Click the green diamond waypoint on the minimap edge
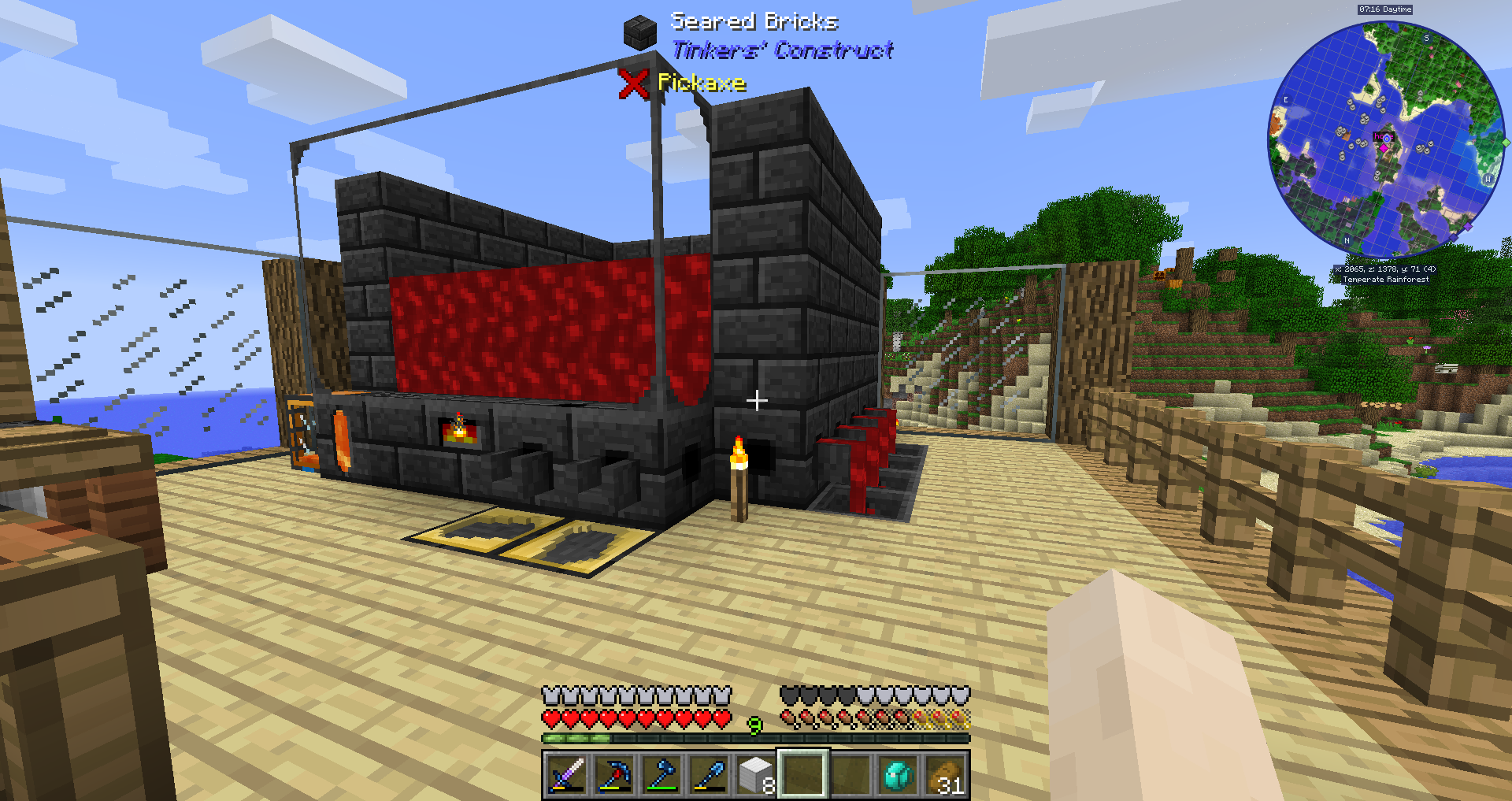Screen dimensions: 1512x801 [1506, 143]
